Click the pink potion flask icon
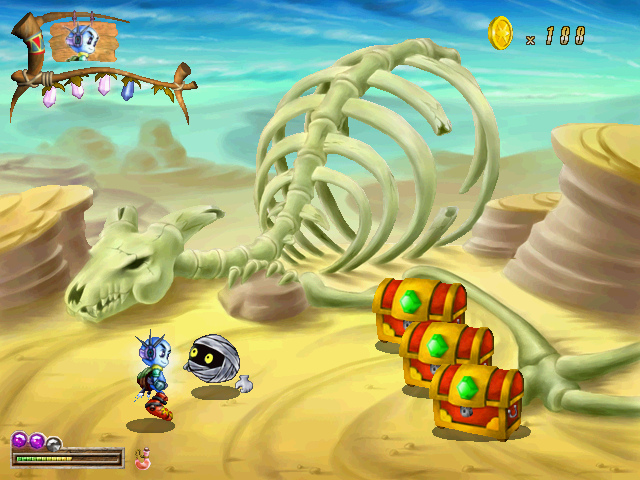The height and width of the screenshot is (480, 640). click(x=142, y=459)
